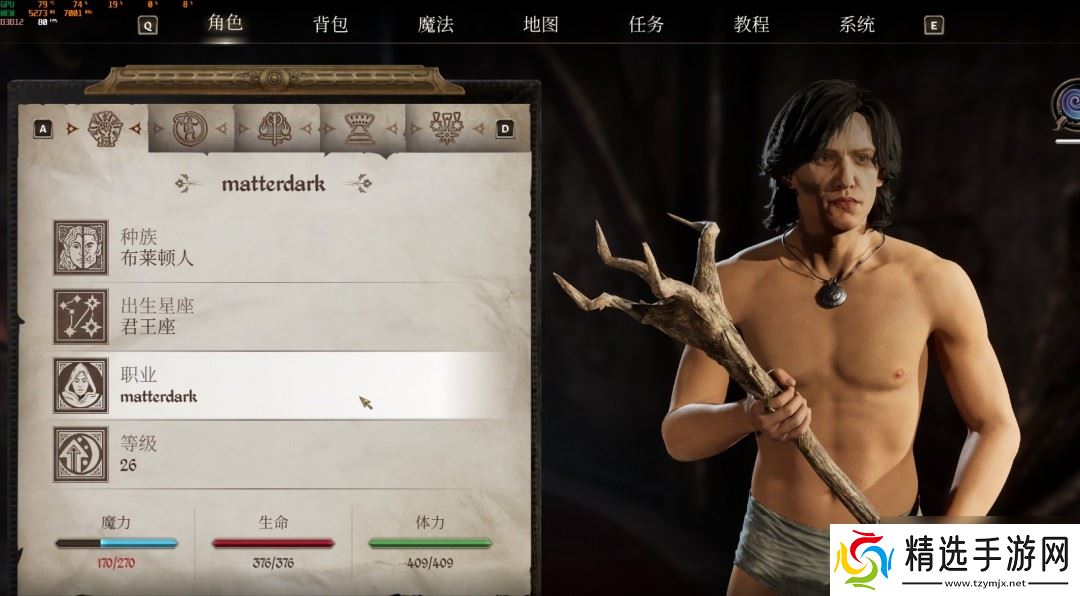This screenshot has width=1080, height=596.
Task: Open the 任务 quests tab
Action: [646, 25]
